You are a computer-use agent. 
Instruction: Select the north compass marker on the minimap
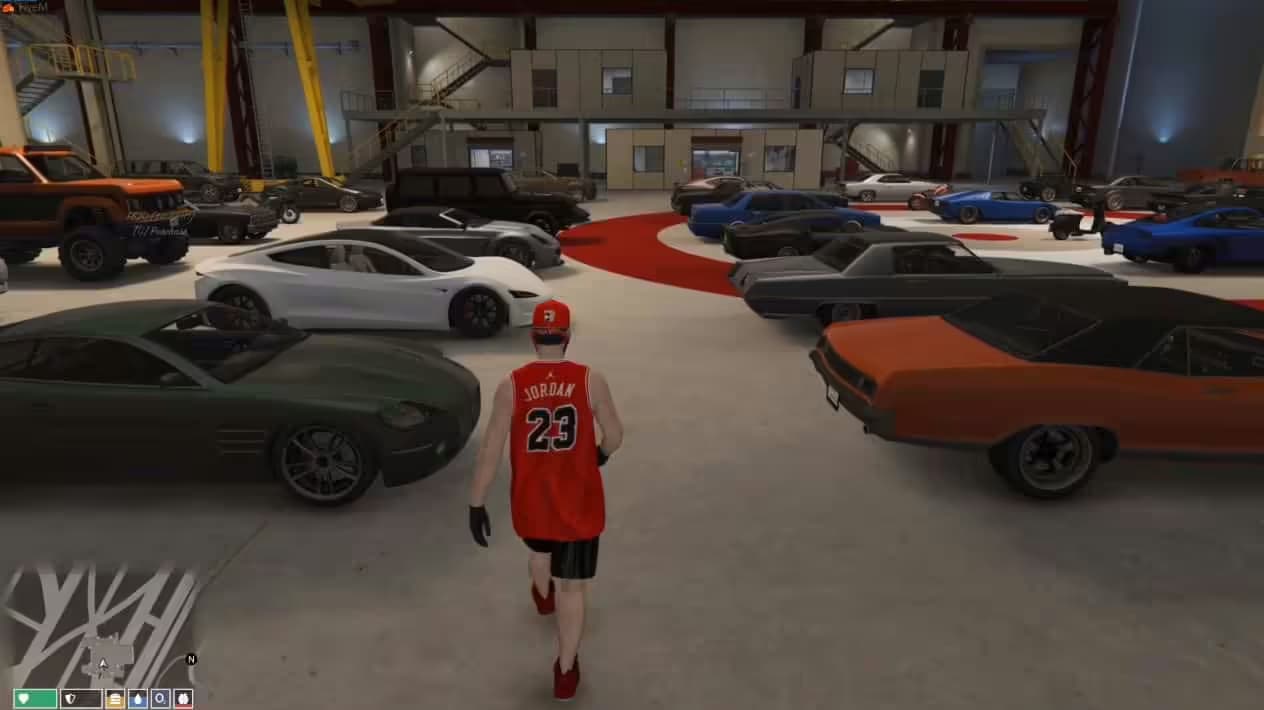pos(191,659)
